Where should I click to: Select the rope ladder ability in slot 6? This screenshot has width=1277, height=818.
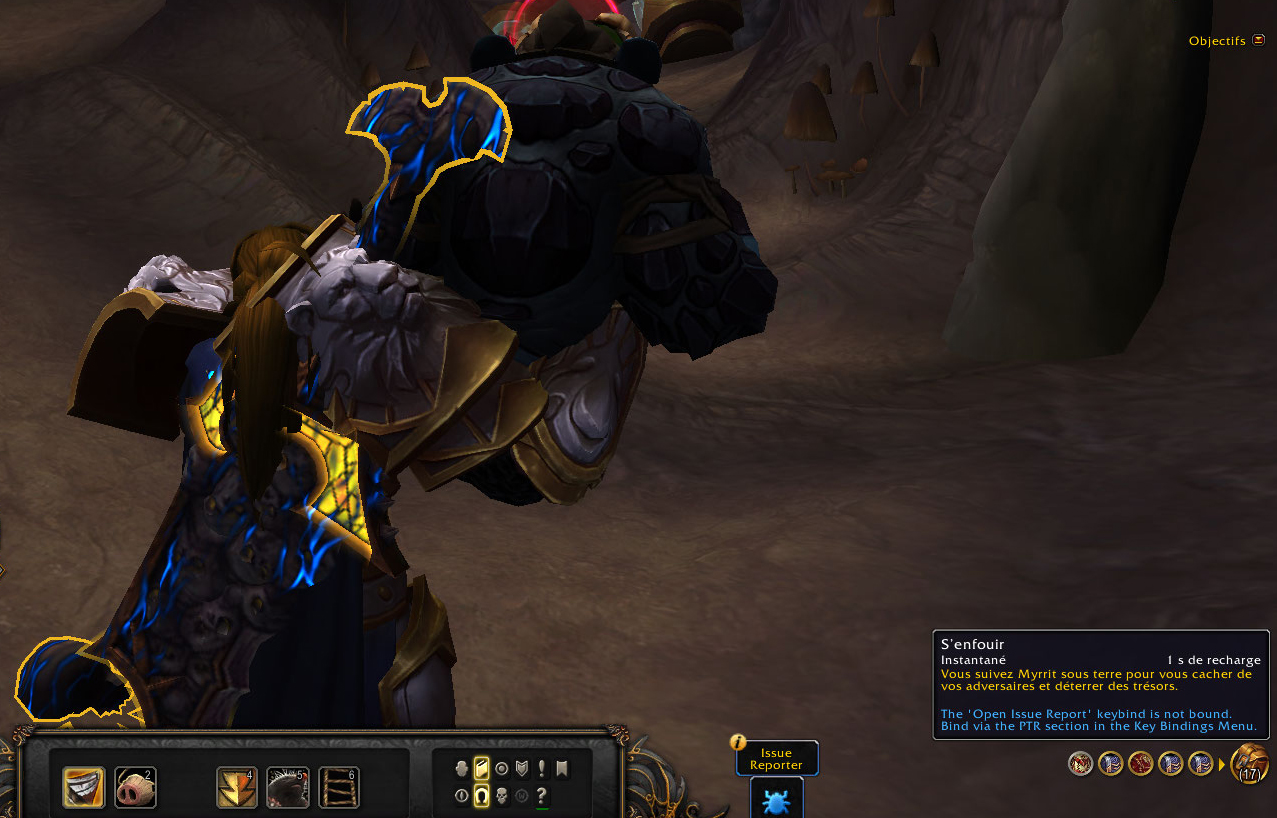tap(339, 787)
